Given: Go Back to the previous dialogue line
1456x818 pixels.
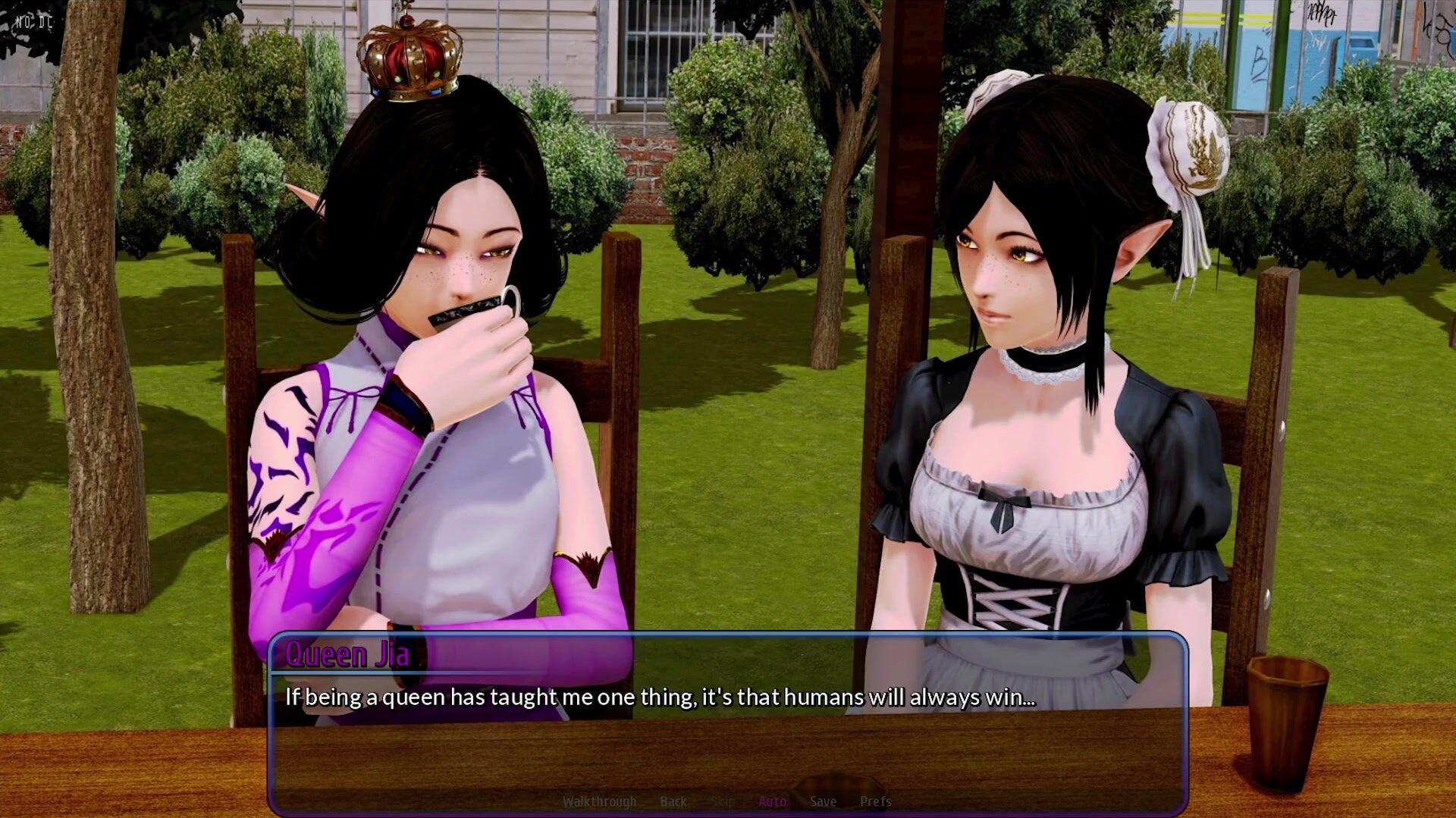Looking at the screenshot, I should (673, 801).
